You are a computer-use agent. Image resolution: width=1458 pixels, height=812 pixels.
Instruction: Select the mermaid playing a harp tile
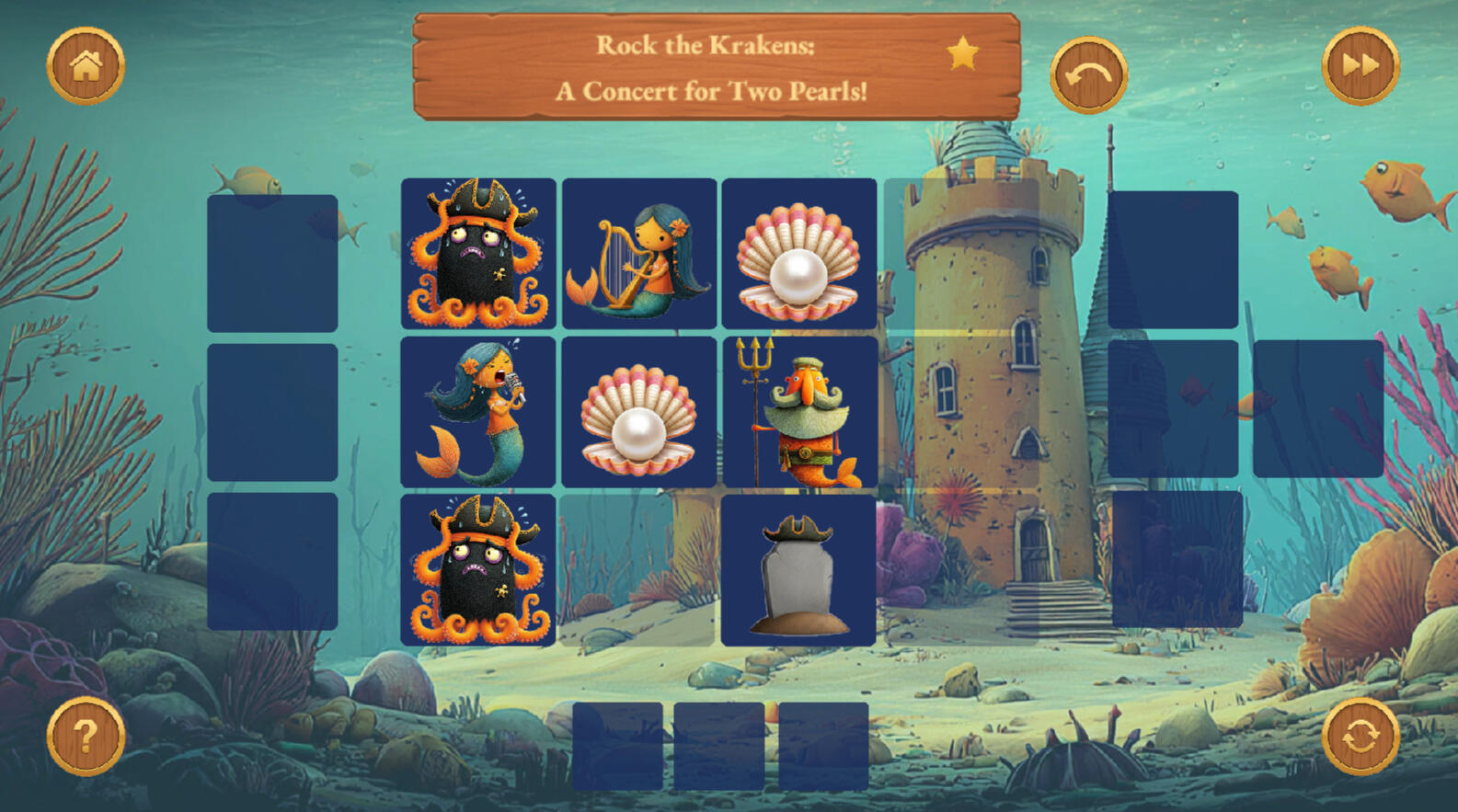[639, 253]
